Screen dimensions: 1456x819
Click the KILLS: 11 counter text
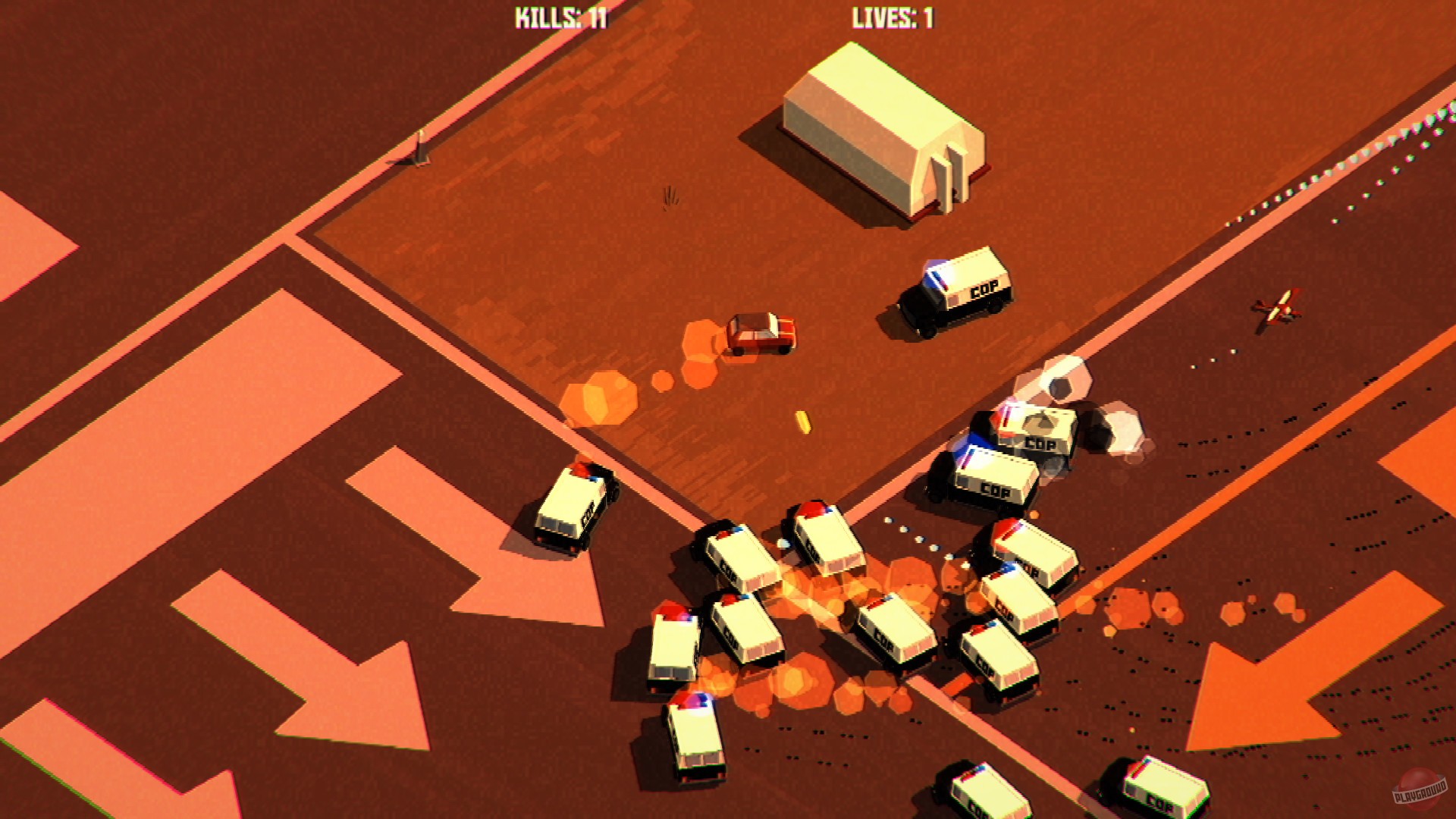tap(561, 15)
